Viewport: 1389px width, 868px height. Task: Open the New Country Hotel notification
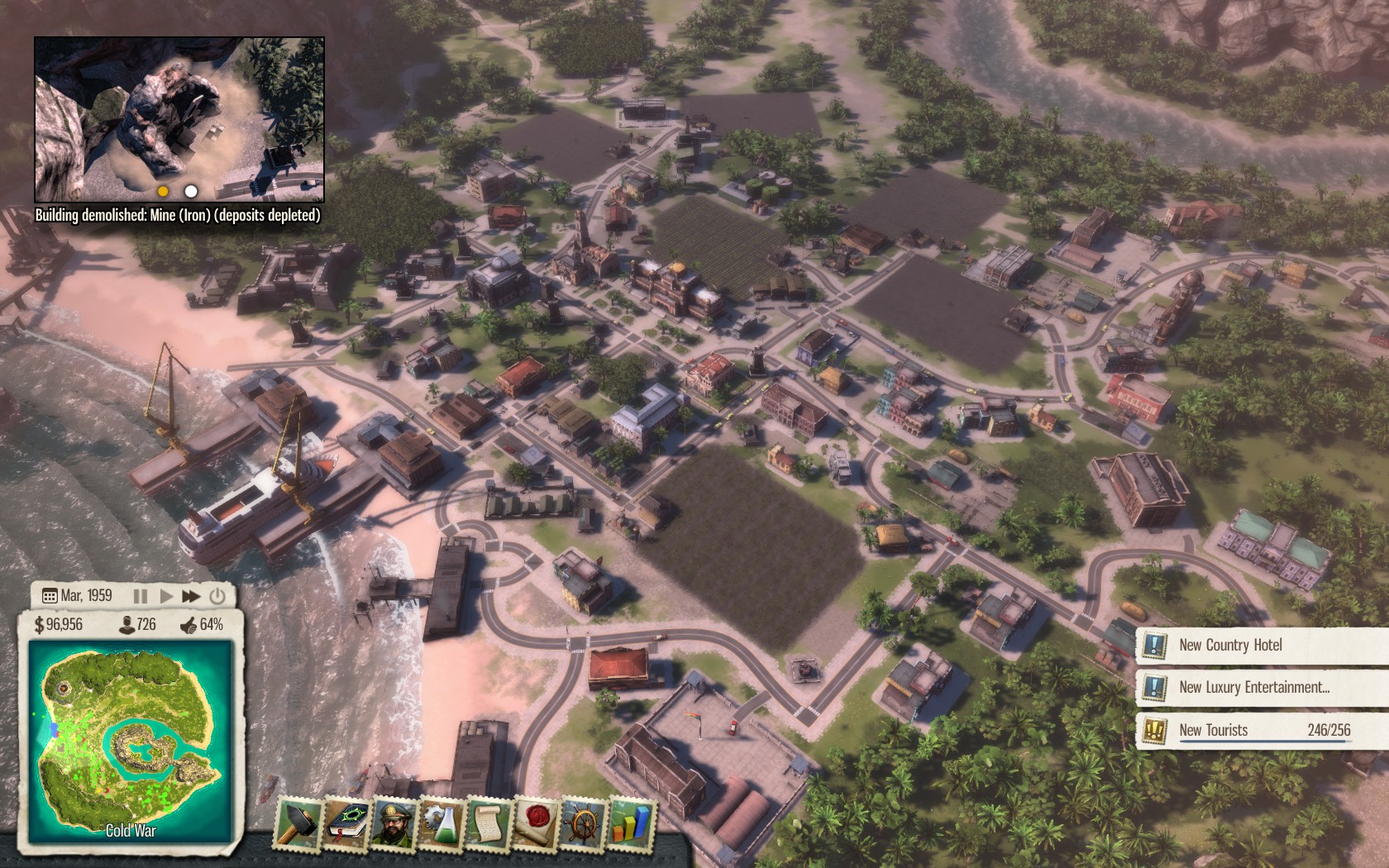pyautogui.click(x=1230, y=645)
